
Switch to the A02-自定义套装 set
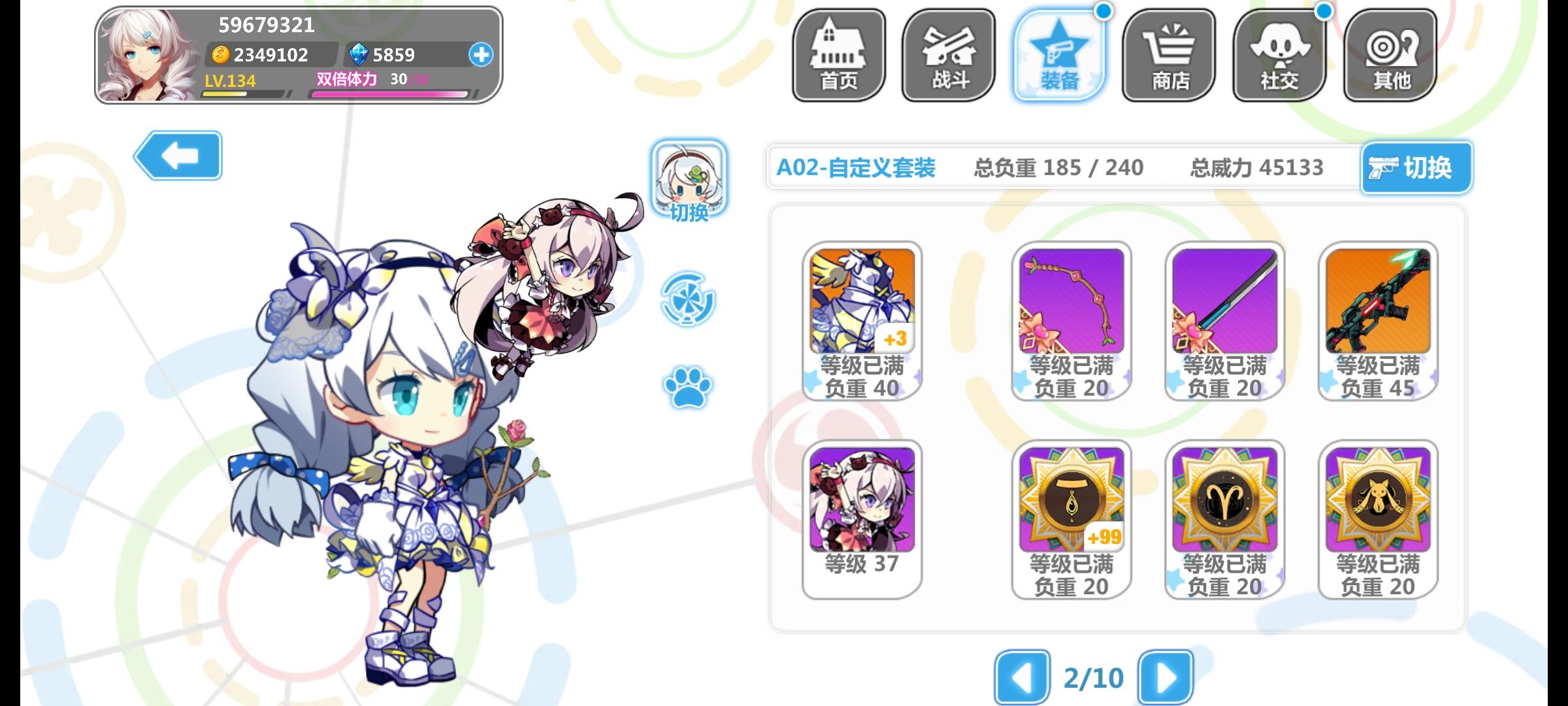856,167
